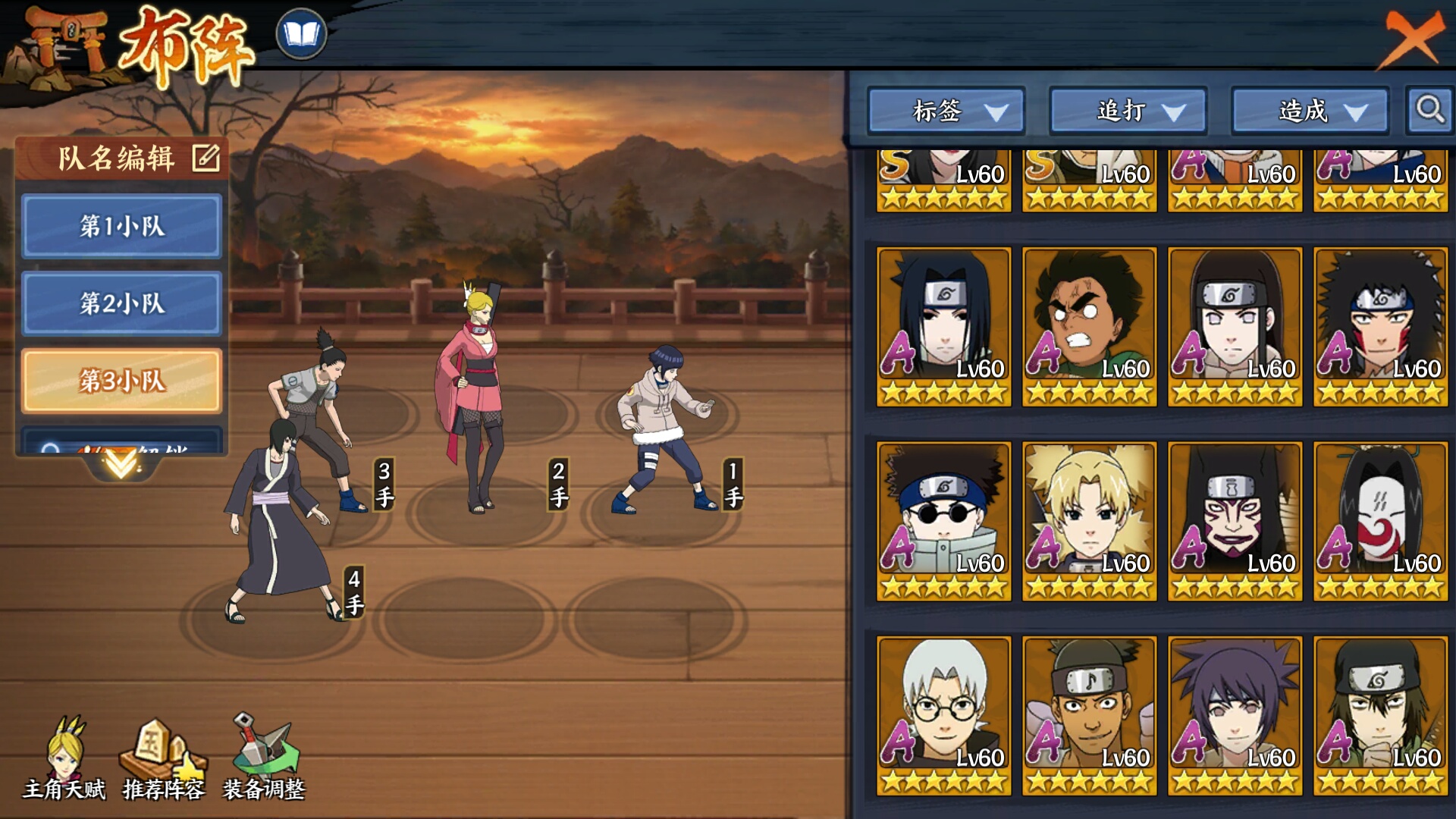The width and height of the screenshot is (1456, 819).
Task: Select the 第3小队 team tab
Action: 121,381
